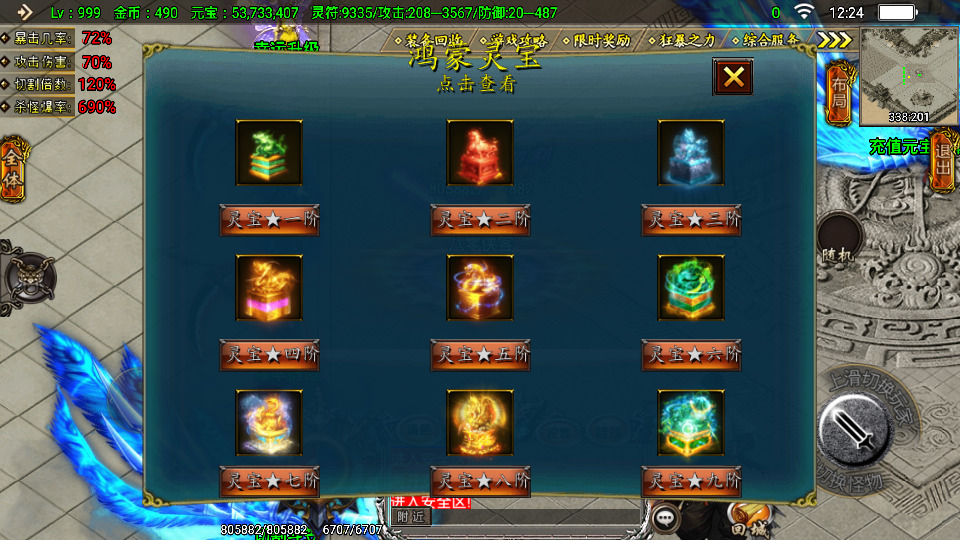This screenshot has height=540, width=960.
Task: View the 灵宝★九阶 button
Action: [x=691, y=482]
